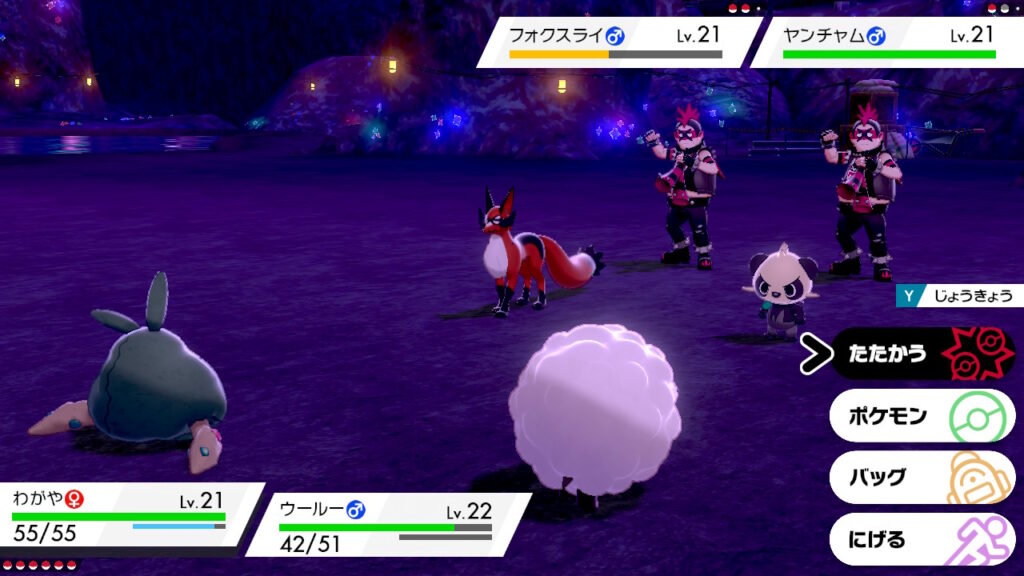Open the バッグ (Bag) menu
Screen dimensions: 1024x576
point(921,478)
